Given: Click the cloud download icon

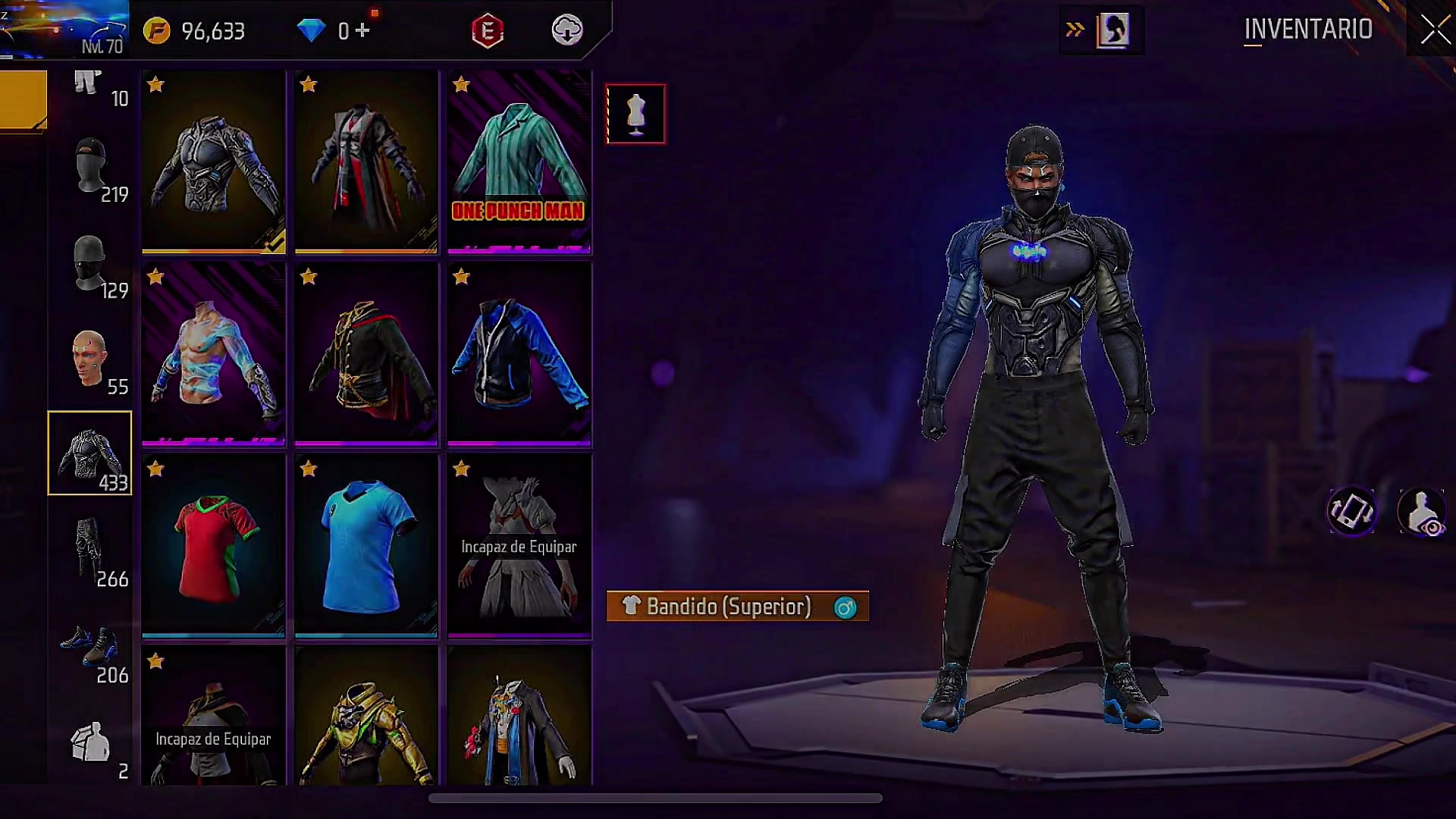Looking at the screenshot, I should [566, 30].
